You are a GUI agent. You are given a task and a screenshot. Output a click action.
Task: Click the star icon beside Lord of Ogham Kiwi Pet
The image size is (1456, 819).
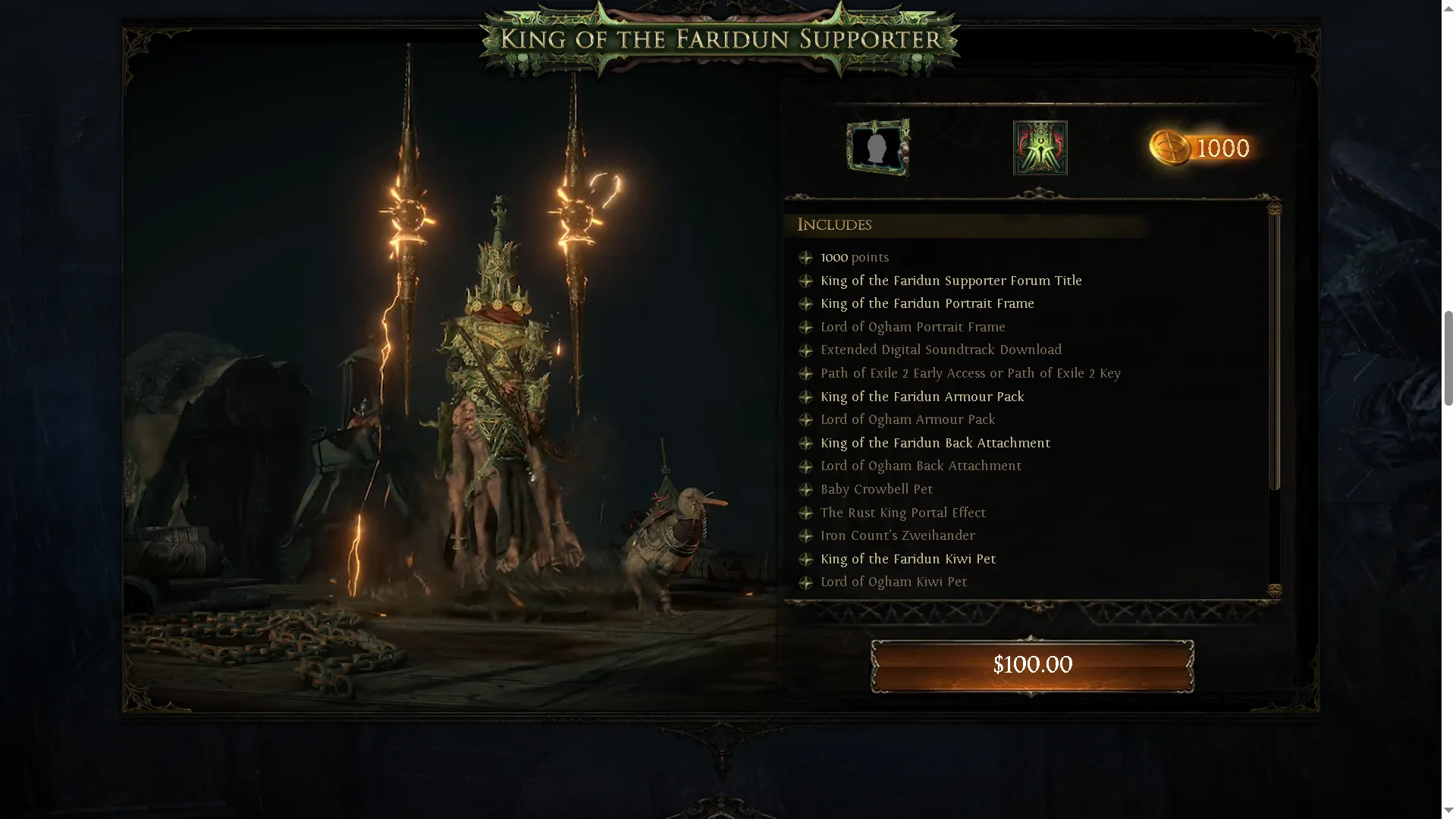coord(806,582)
